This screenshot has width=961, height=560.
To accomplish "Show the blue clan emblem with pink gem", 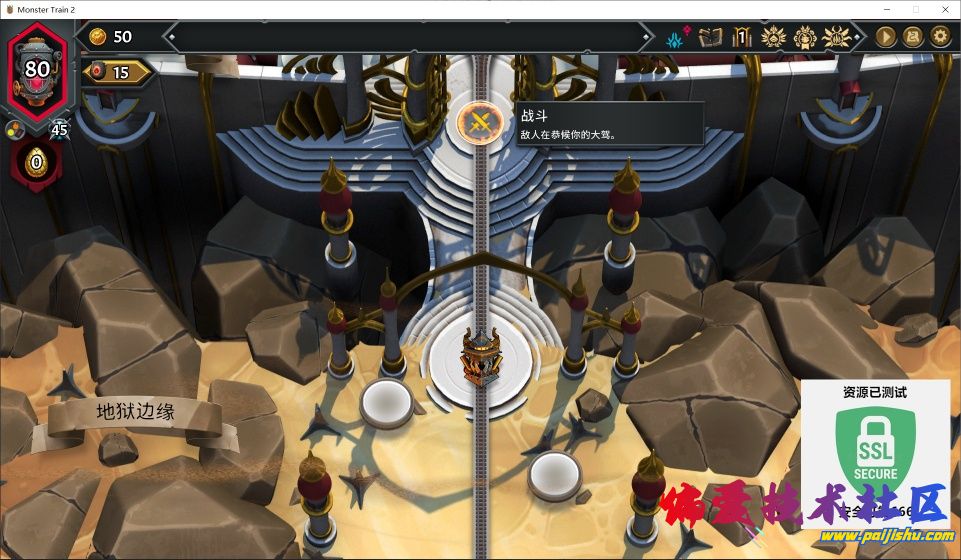I will click(x=677, y=38).
